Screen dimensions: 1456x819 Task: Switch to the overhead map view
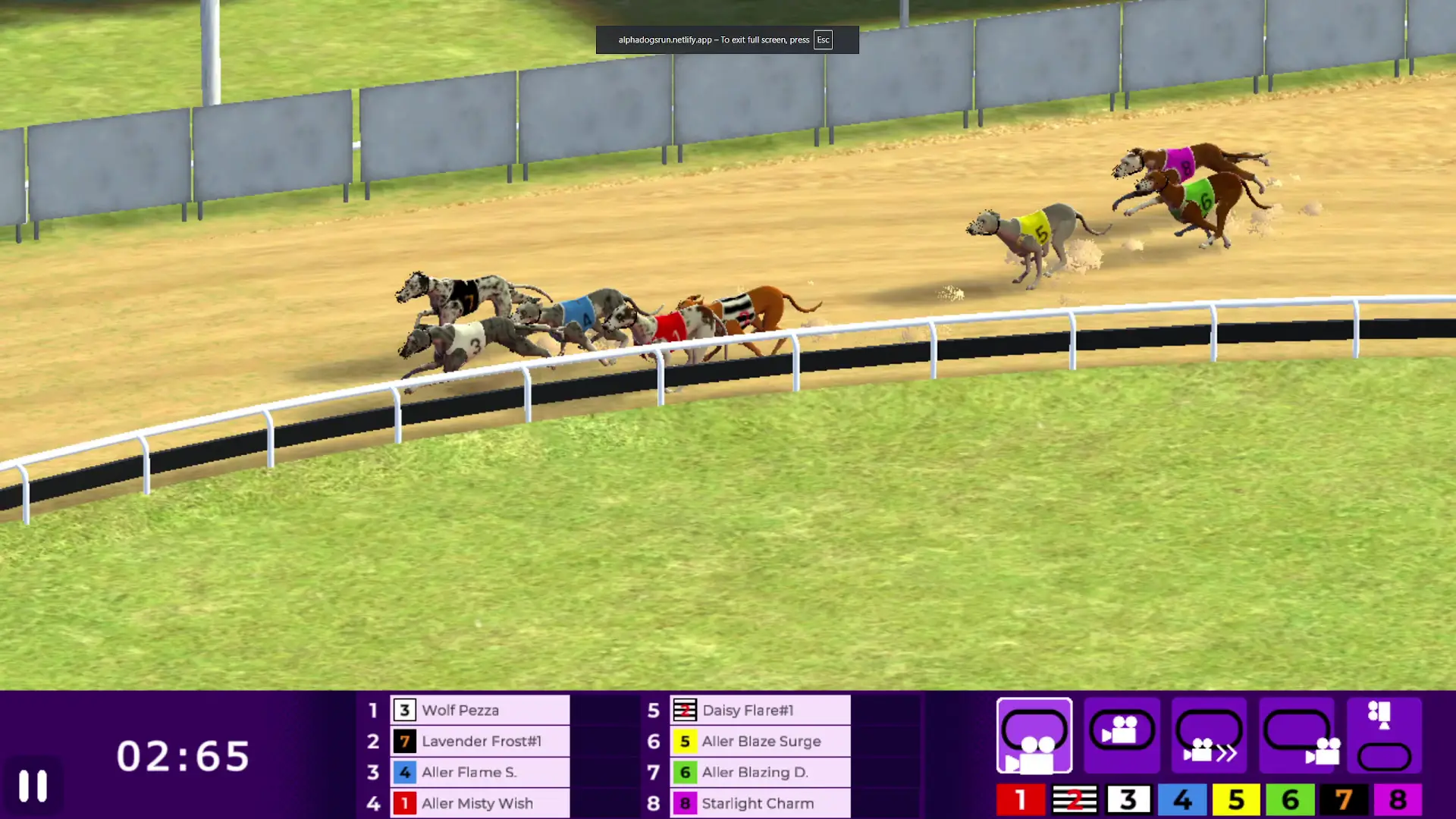tap(1385, 736)
